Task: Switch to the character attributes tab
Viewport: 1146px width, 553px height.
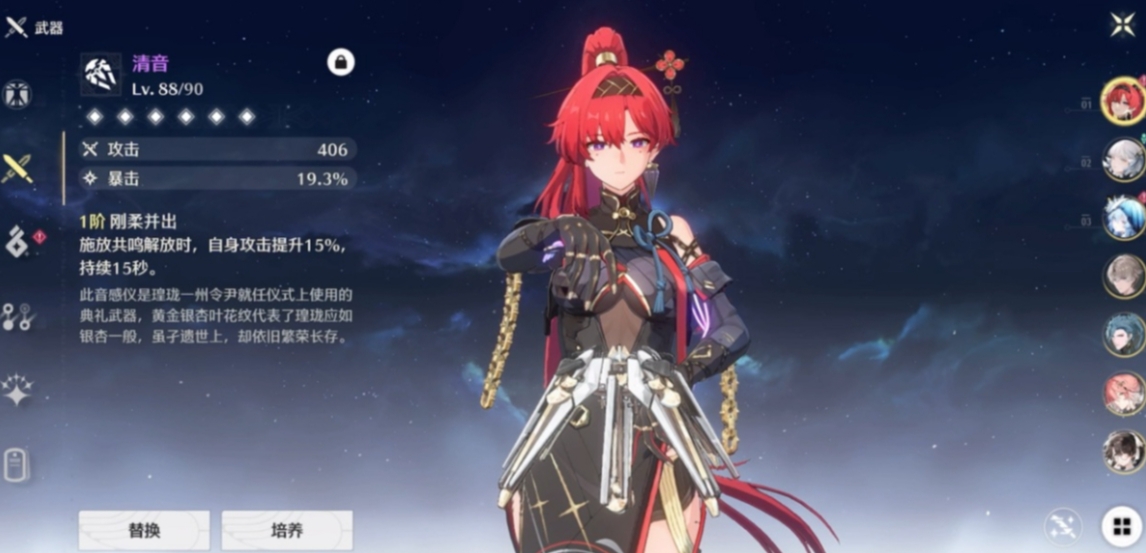Action: 17,95
